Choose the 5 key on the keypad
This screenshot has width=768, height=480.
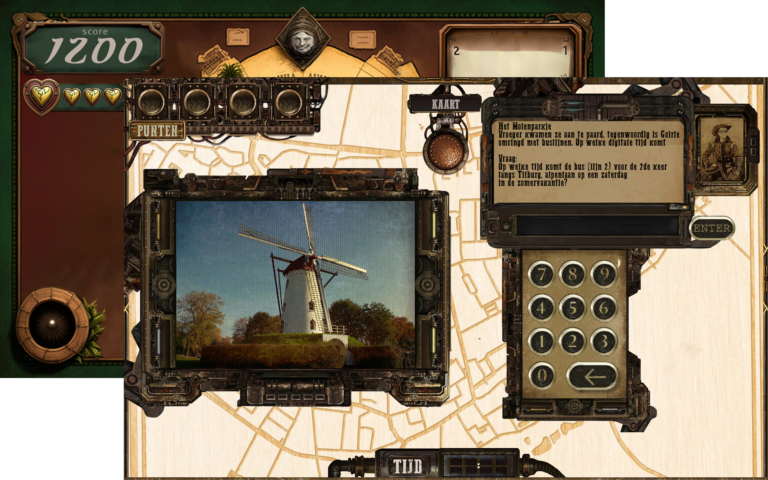pos(573,307)
